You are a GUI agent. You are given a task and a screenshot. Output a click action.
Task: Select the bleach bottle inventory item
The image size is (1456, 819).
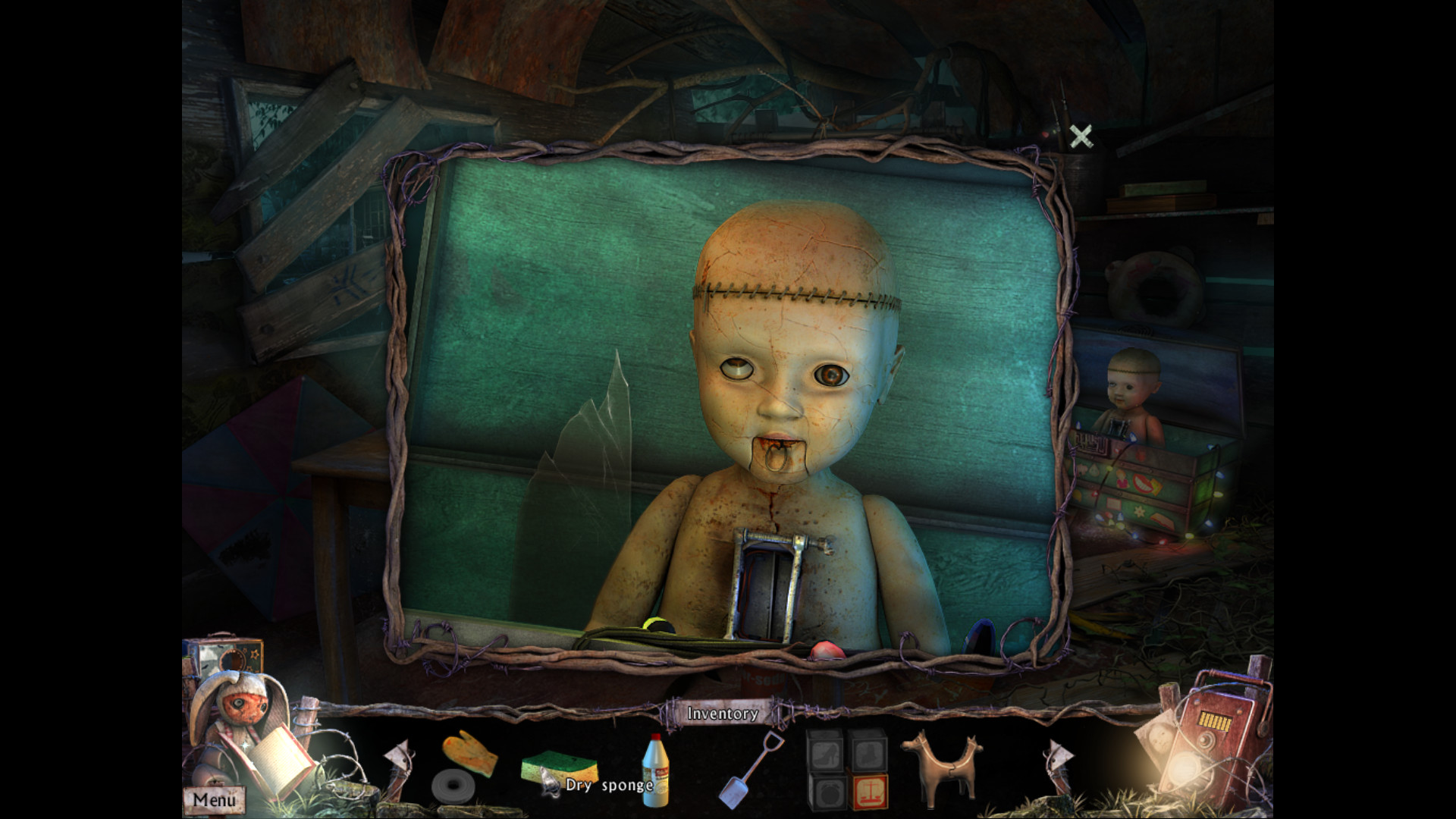(x=656, y=770)
